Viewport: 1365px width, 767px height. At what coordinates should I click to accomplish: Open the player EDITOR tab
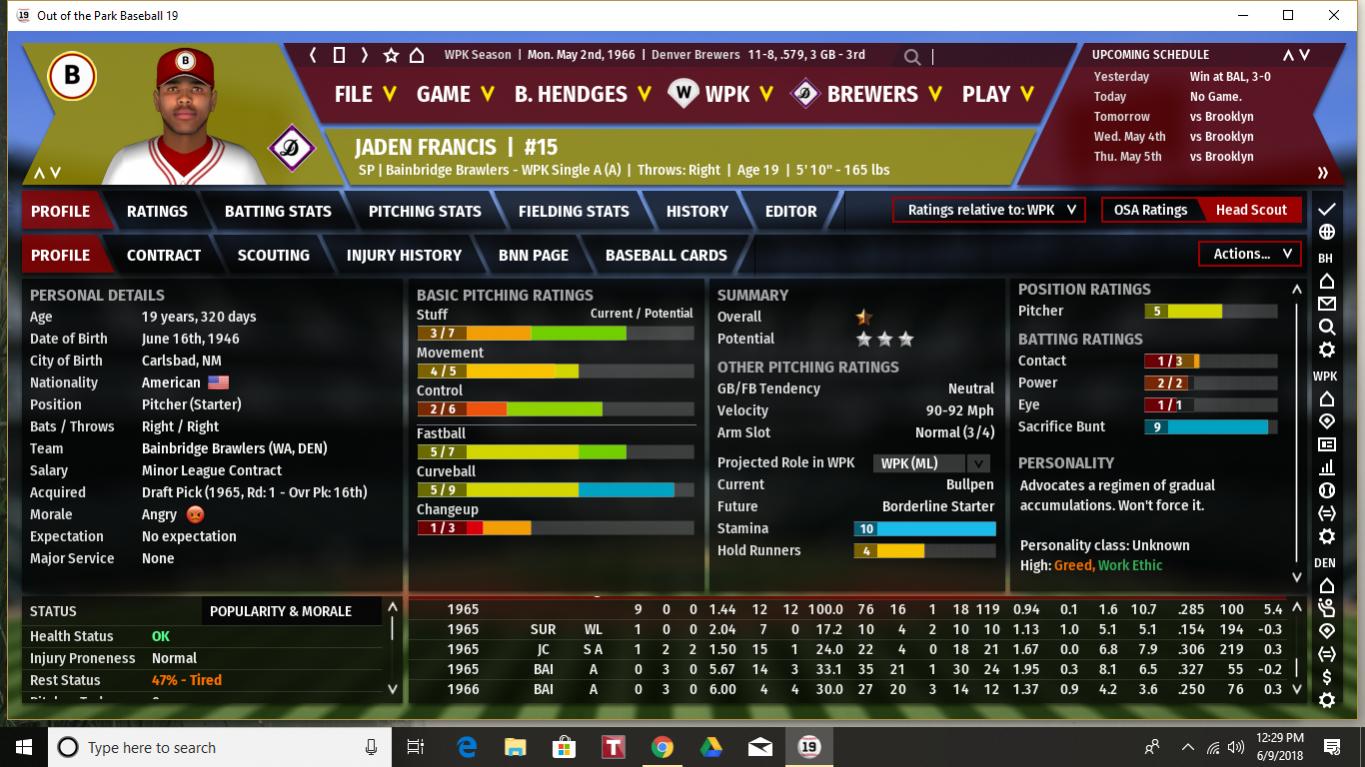pos(791,211)
